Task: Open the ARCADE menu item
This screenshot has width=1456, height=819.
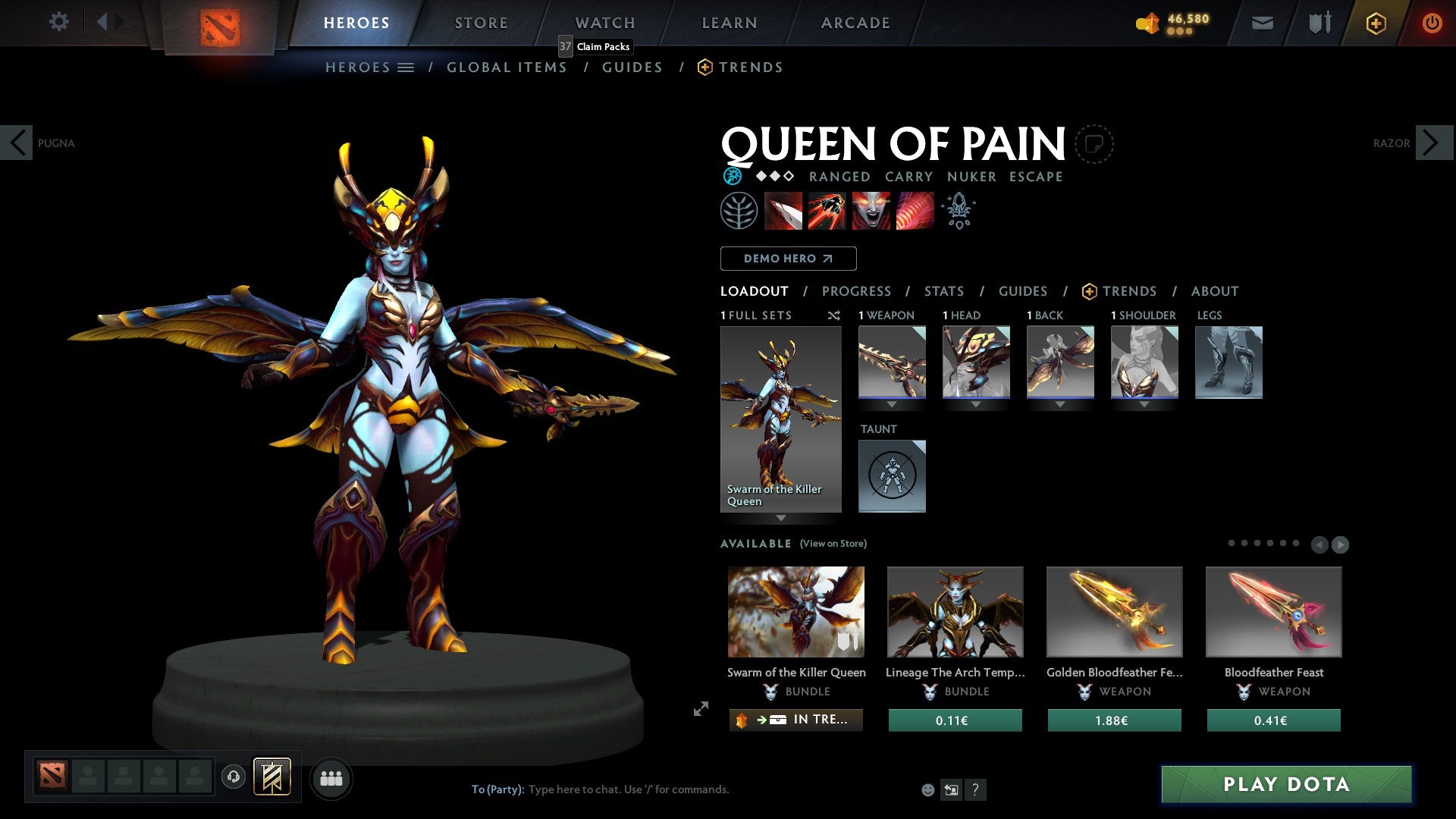Action: pyautogui.click(x=855, y=23)
